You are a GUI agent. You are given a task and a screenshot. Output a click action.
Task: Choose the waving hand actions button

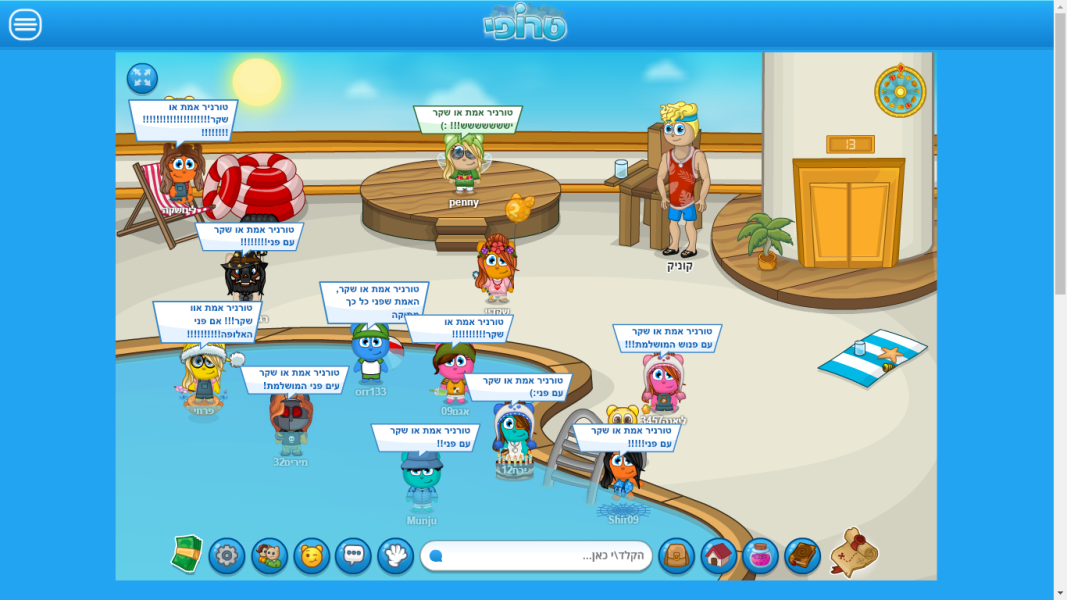pos(395,556)
